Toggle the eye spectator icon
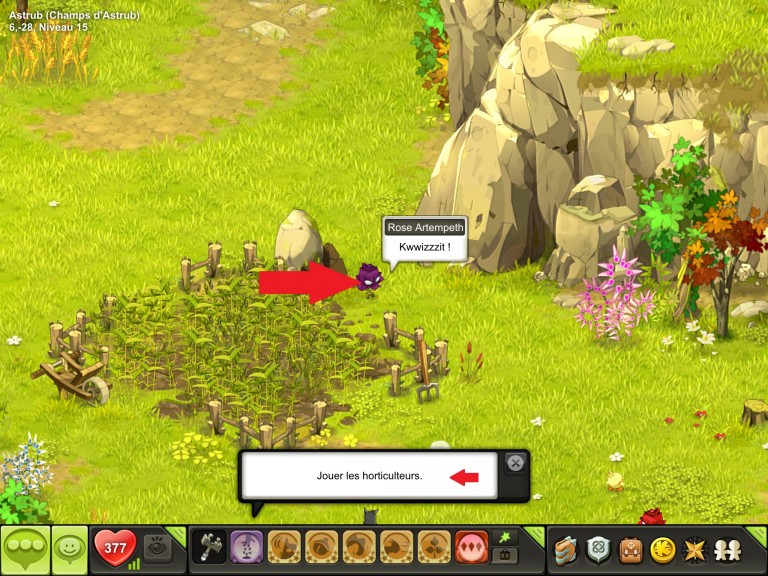 click(156, 548)
